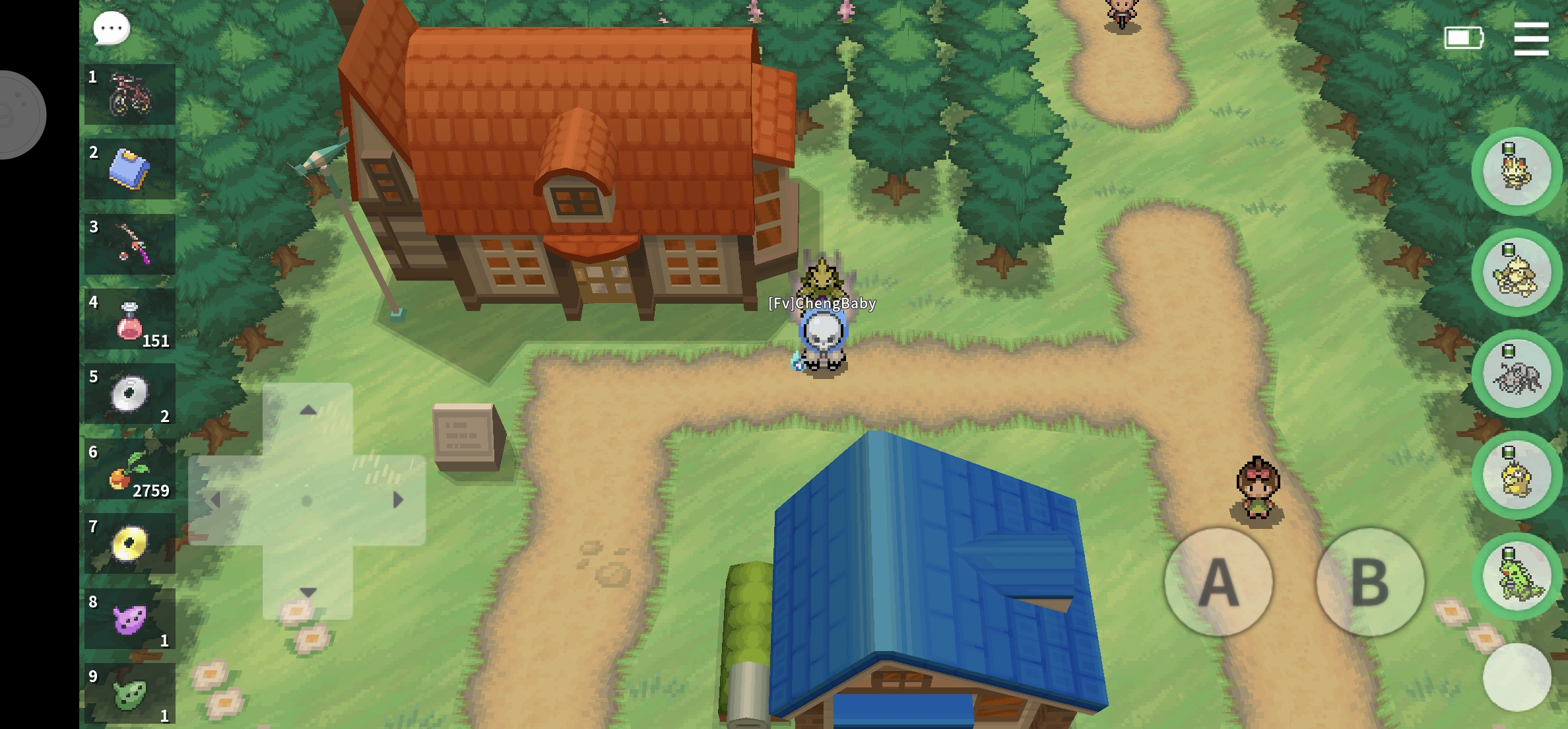Use the fishing rod in slot 3

[x=129, y=246]
